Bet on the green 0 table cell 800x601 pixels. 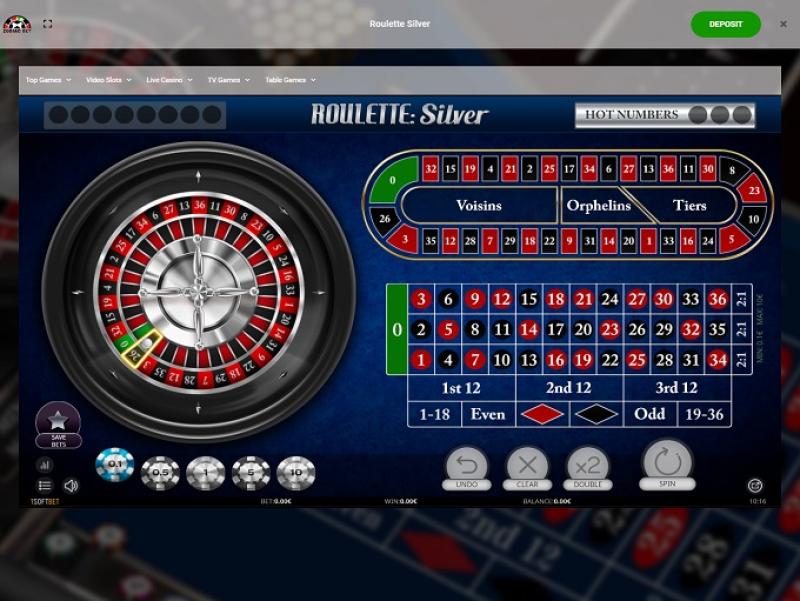[x=397, y=329]
